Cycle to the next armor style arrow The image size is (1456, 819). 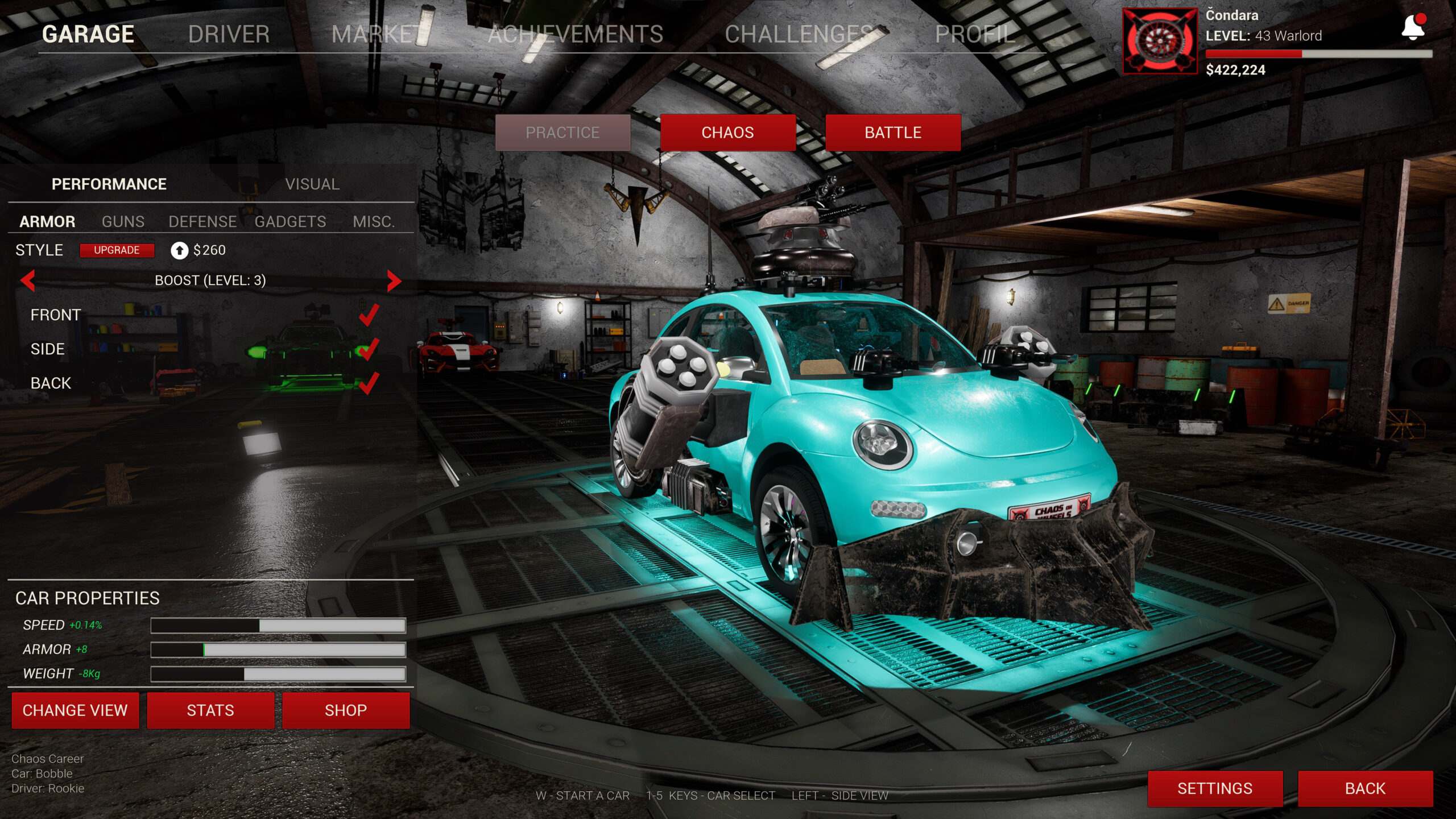tap(394, 280)
